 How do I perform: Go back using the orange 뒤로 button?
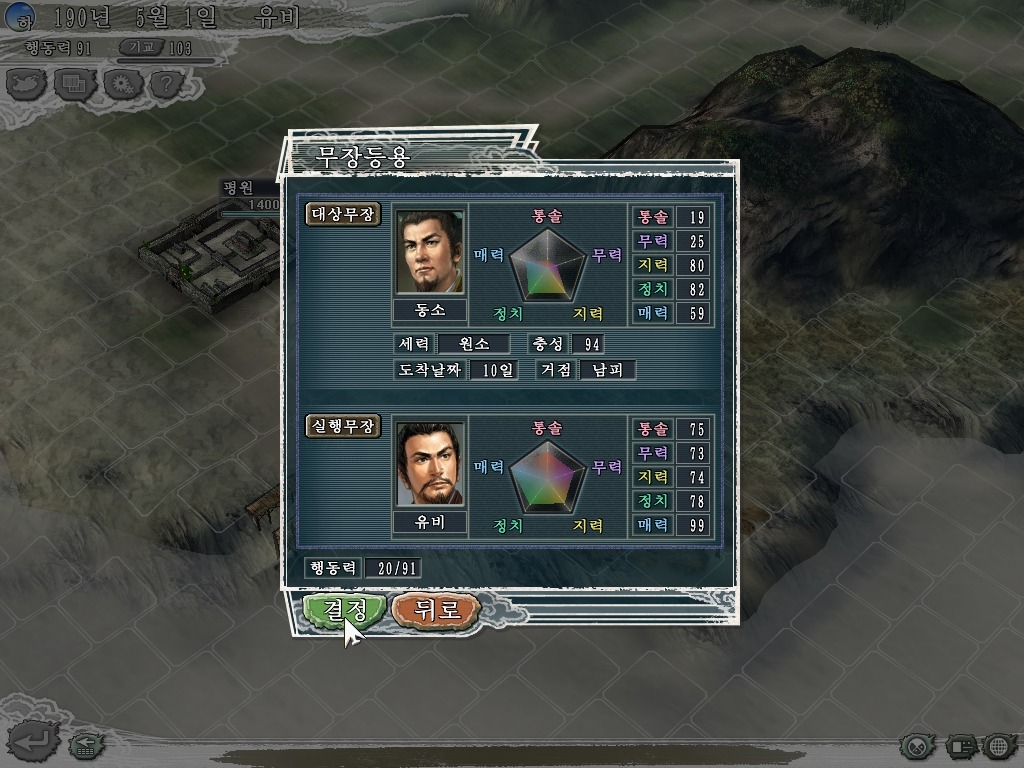(x=436, y=609)
